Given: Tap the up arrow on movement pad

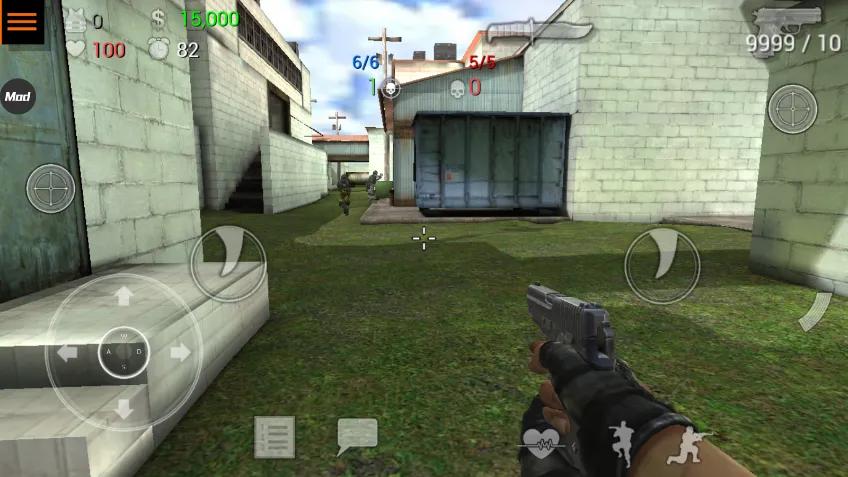Looking at the screenshot, I should (124, 296).
